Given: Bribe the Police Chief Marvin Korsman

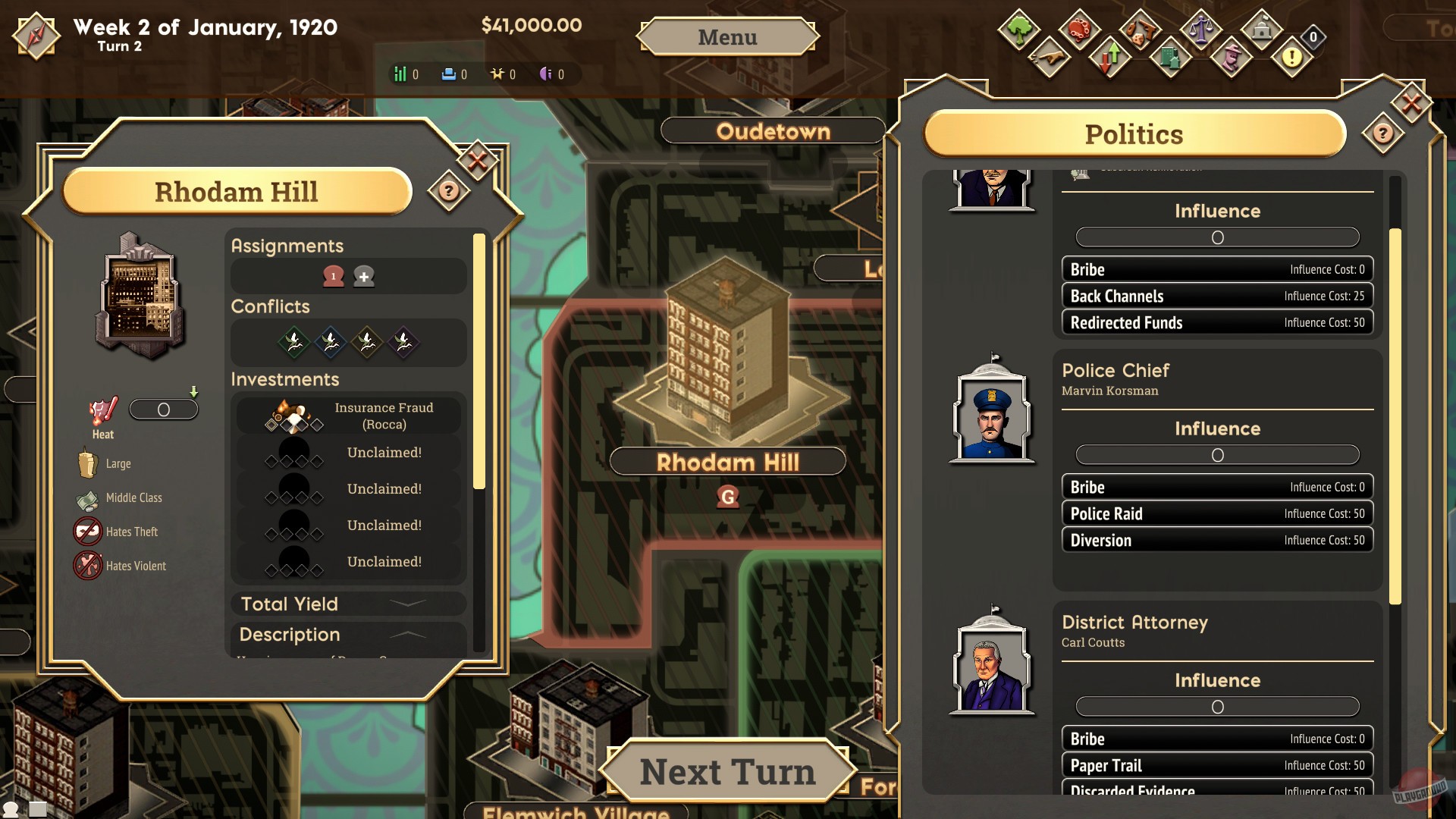Looking at the screenshot, I should 1216,486.
